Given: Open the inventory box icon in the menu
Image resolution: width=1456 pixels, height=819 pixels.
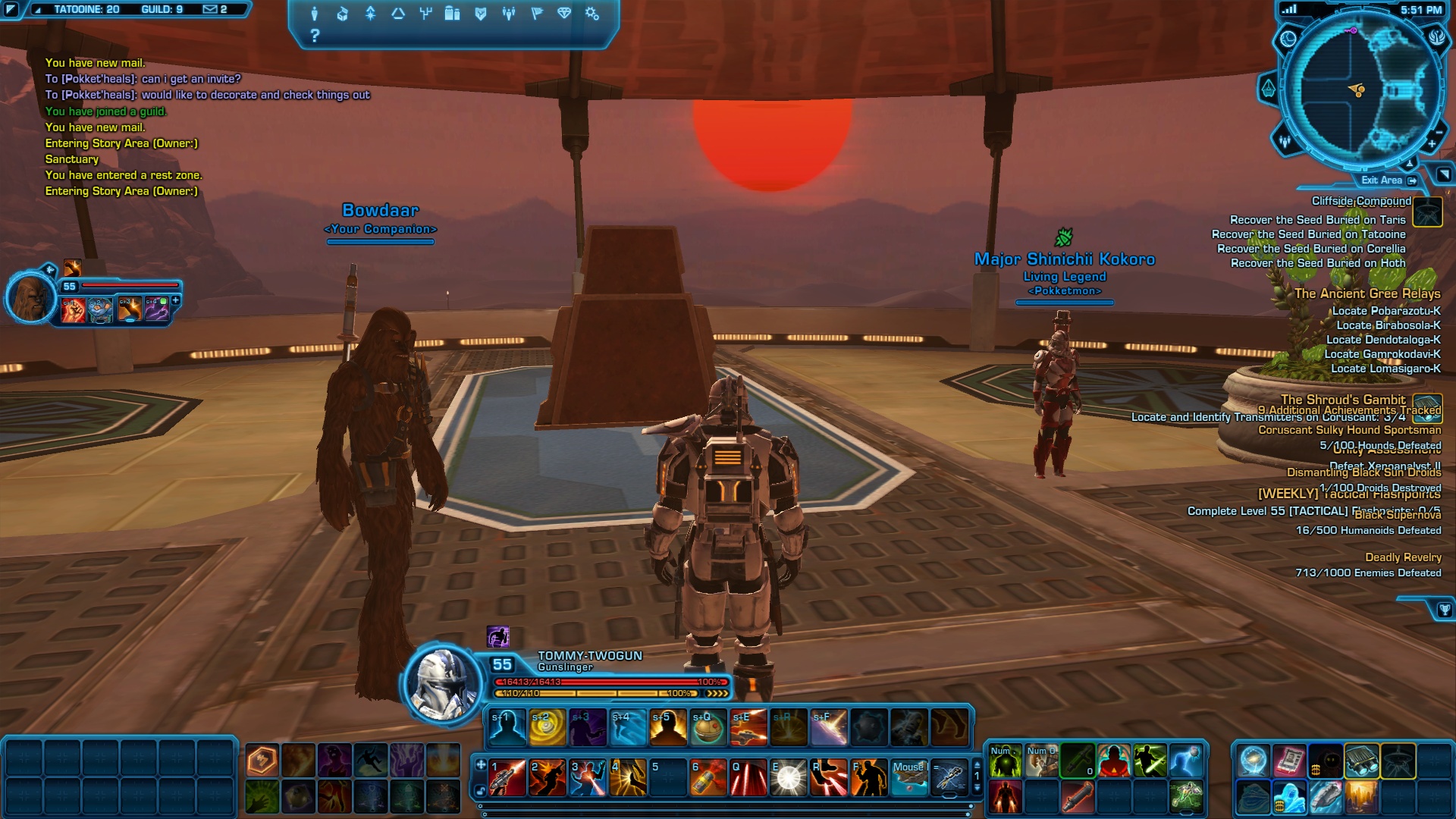Looking at the screenshot, I should pos(343,14).
